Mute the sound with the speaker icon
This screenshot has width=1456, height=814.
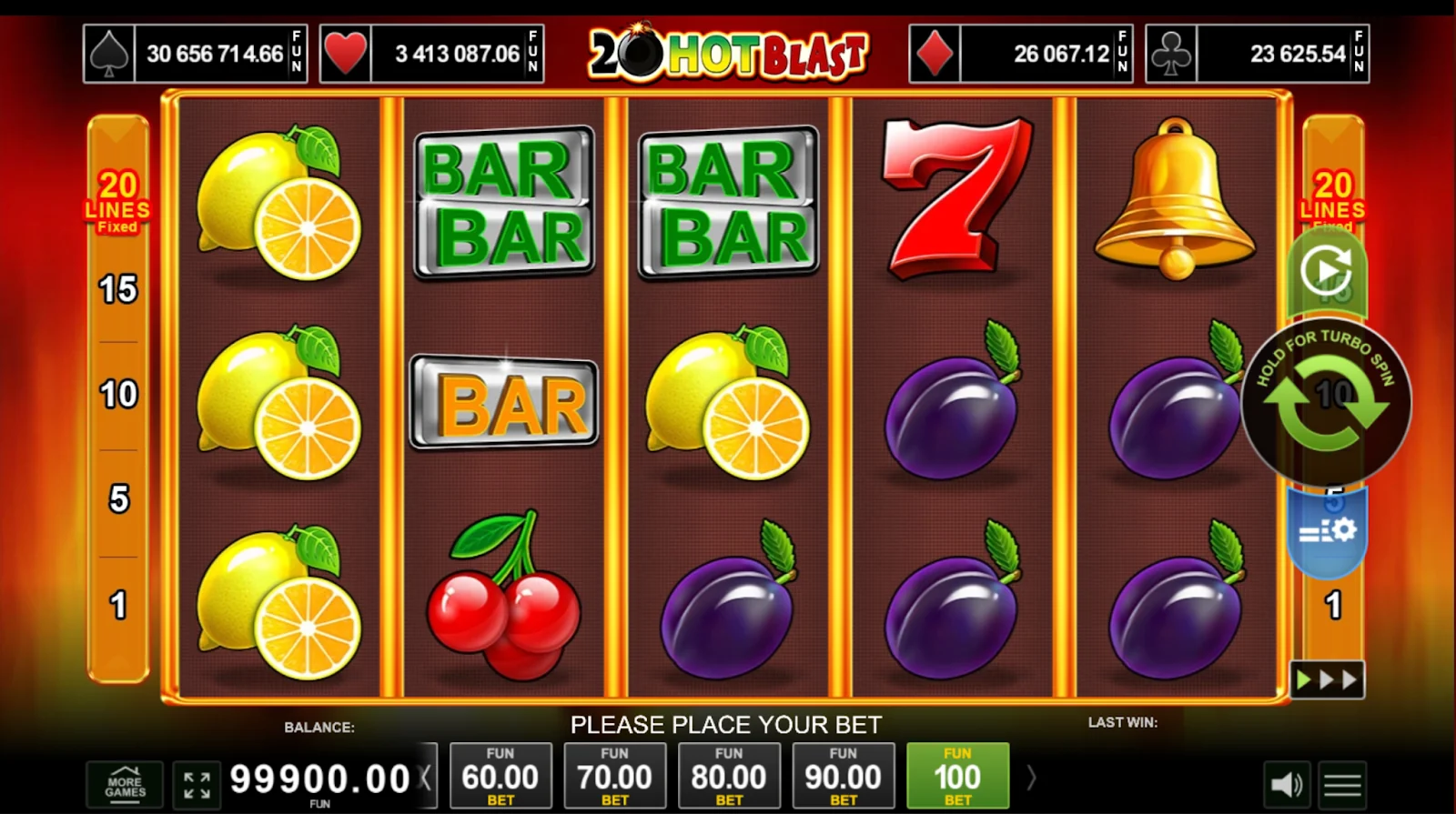[1287, 784]
